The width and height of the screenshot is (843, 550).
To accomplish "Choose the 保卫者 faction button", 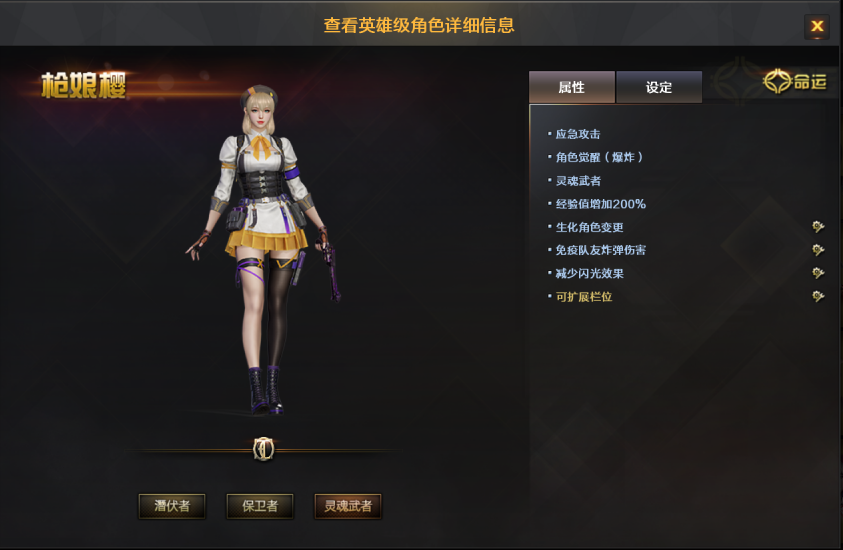I will [260, 506].
